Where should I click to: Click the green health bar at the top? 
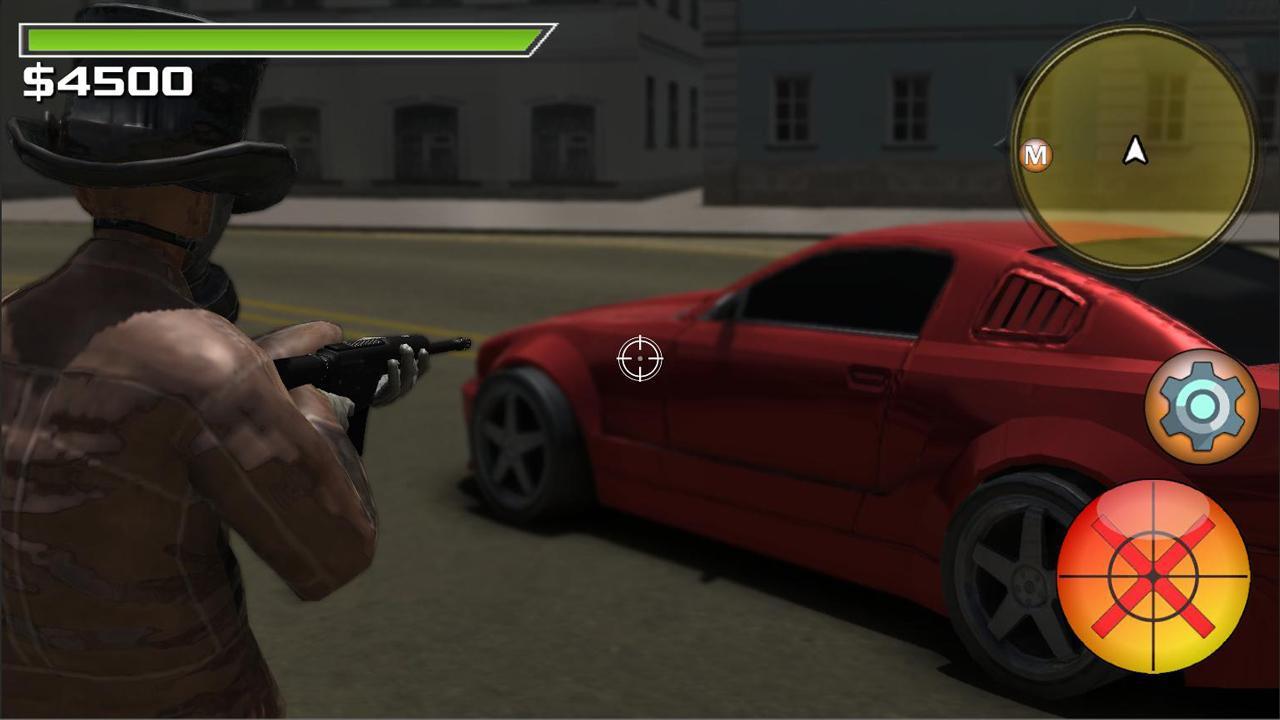click(x=280, y=41)
